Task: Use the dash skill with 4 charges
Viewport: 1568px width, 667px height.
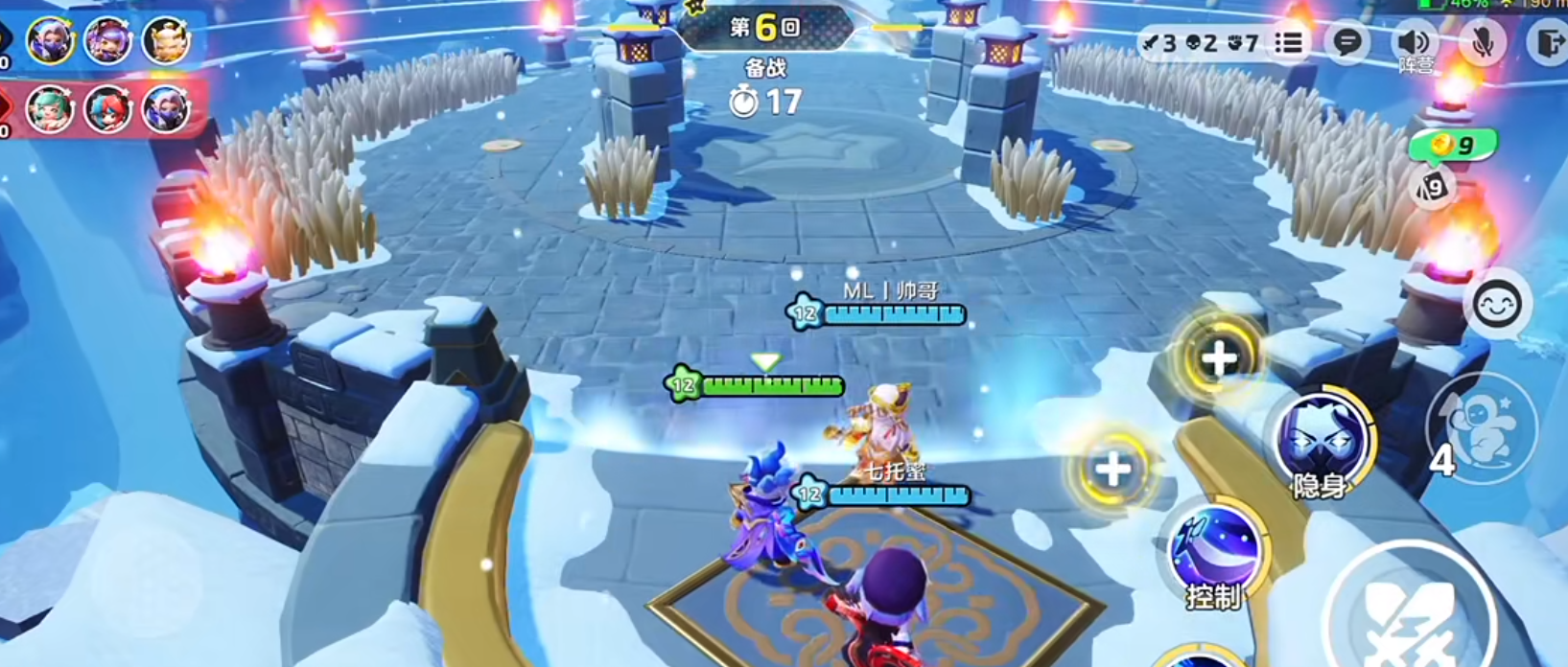Action: pos(1482,427)
